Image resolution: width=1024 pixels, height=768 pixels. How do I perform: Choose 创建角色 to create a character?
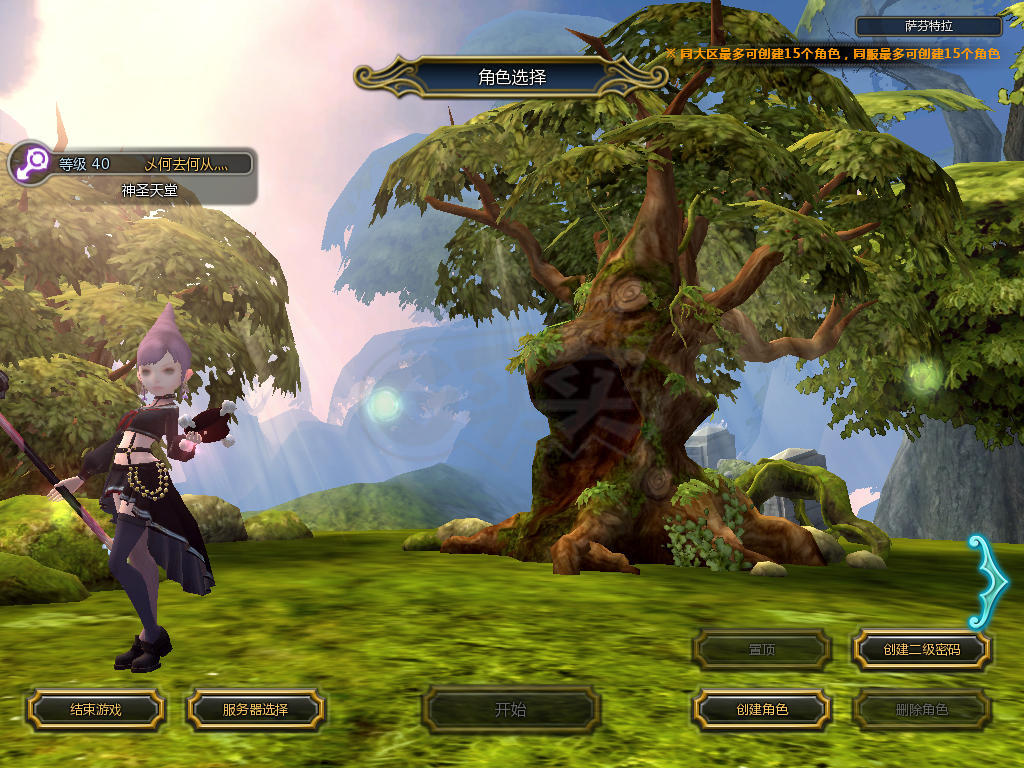[x=762, y=710]
